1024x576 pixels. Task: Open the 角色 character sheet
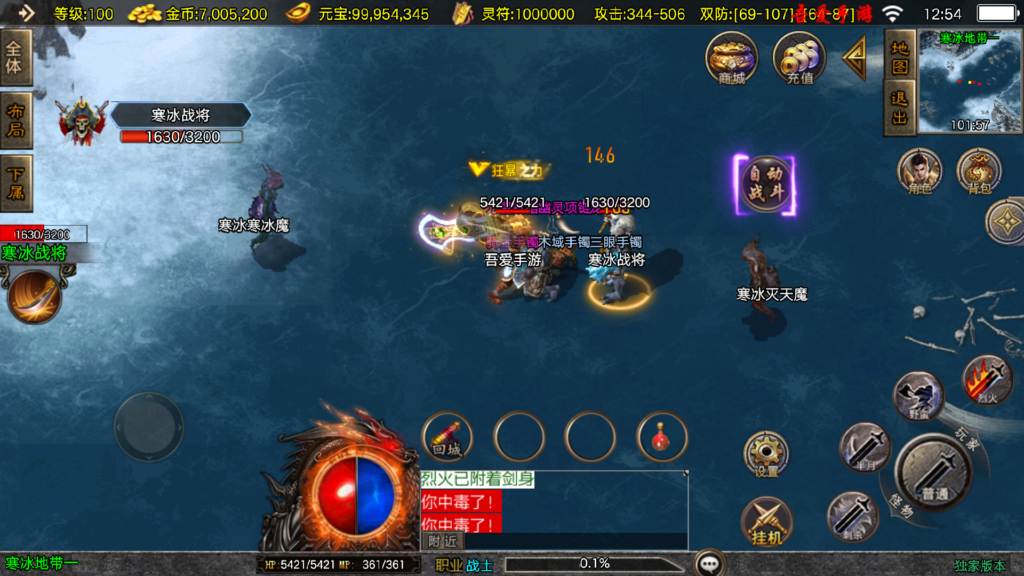tap(919, 171)
